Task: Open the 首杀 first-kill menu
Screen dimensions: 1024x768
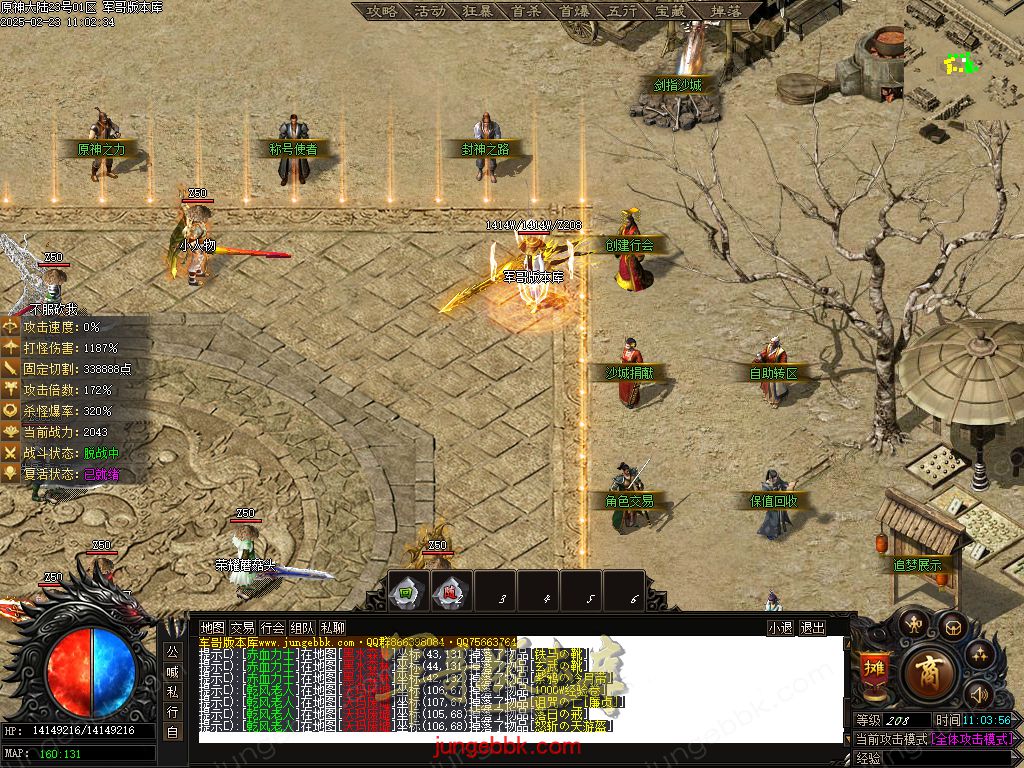Action: point(525,11)
